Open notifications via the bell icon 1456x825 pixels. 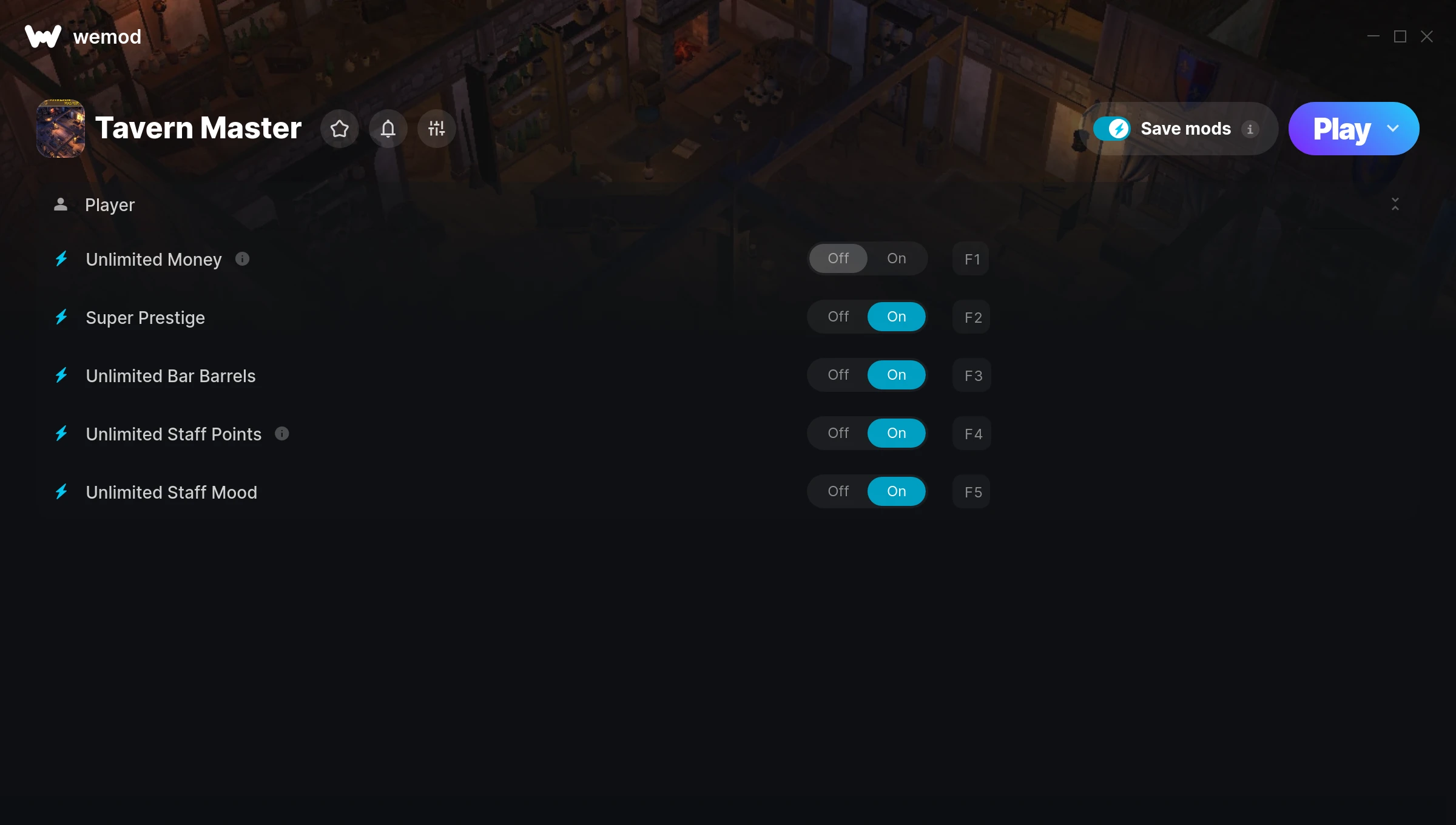388,129
